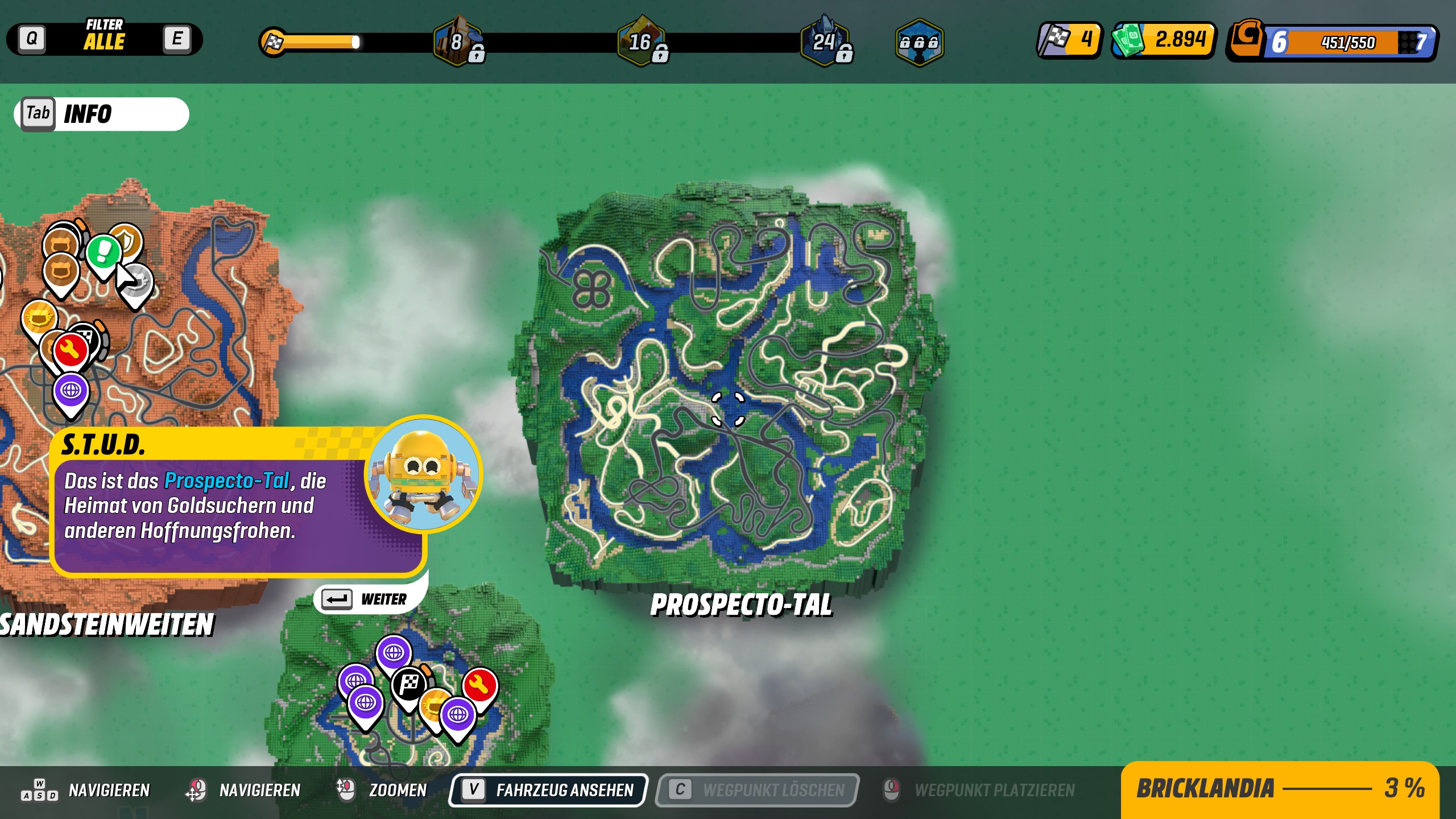The width and height of the screenshot is (1456, 819).
Task: Continue the S.T.U.D. dialogue with Weiter
Action: click(x=365, y=599)
